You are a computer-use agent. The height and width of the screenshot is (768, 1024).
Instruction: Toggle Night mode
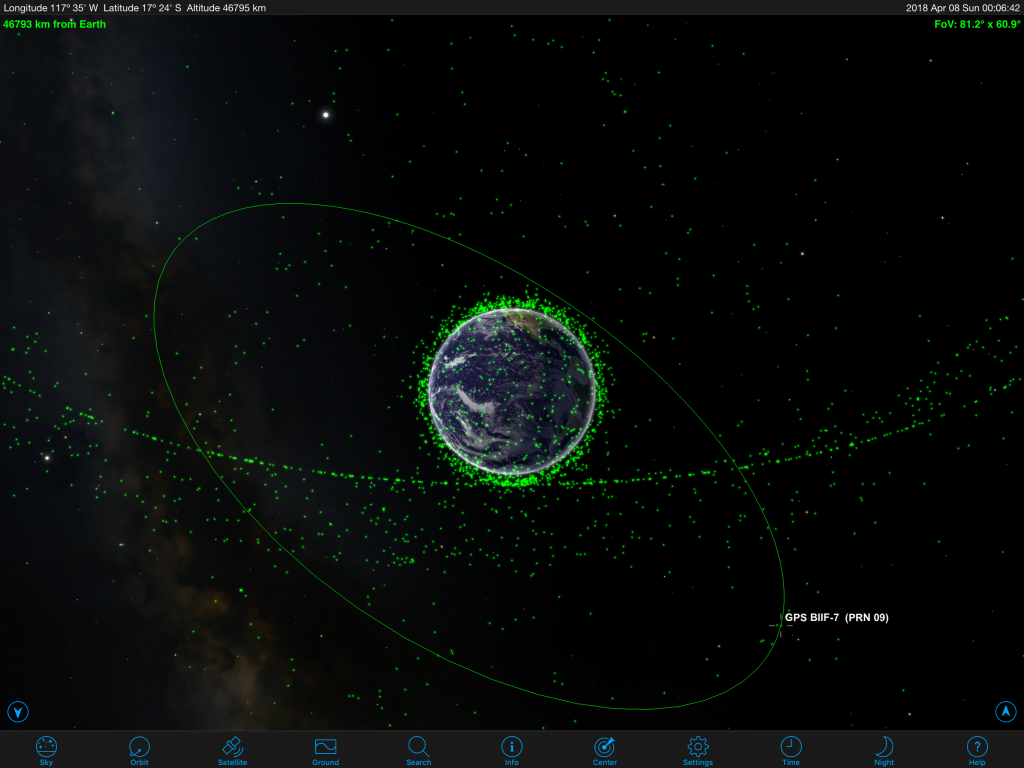click(884, 748)
